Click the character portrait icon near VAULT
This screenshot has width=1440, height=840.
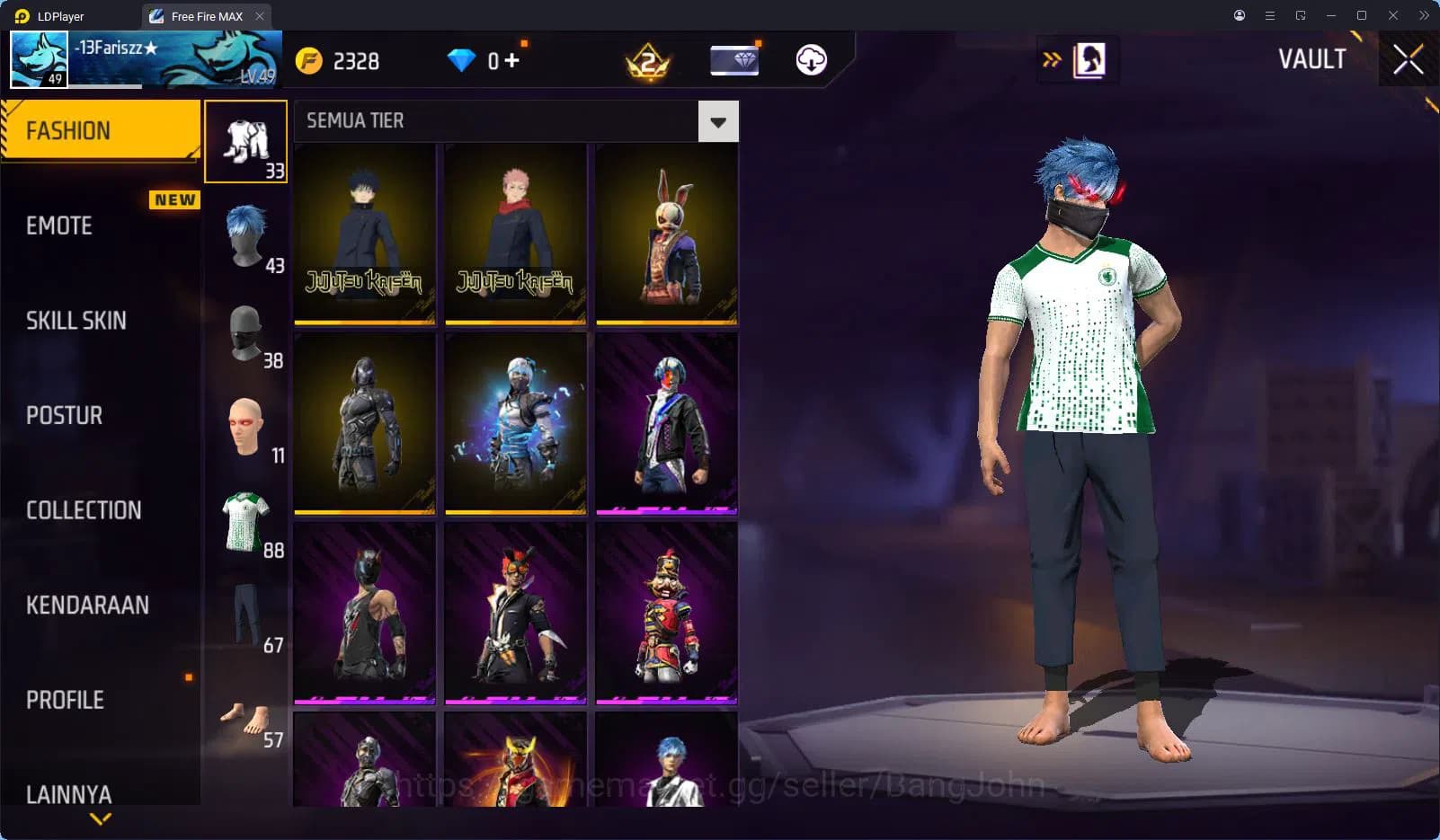1089,59
